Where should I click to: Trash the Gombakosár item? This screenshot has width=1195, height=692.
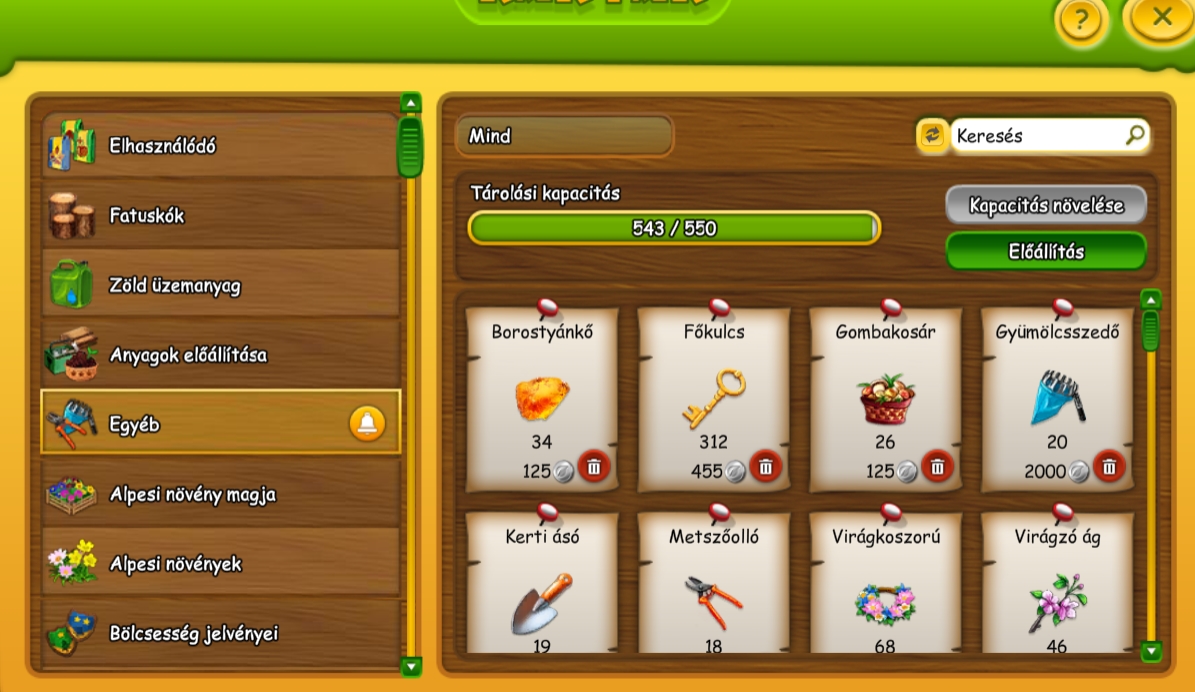[x=937, y=466]
